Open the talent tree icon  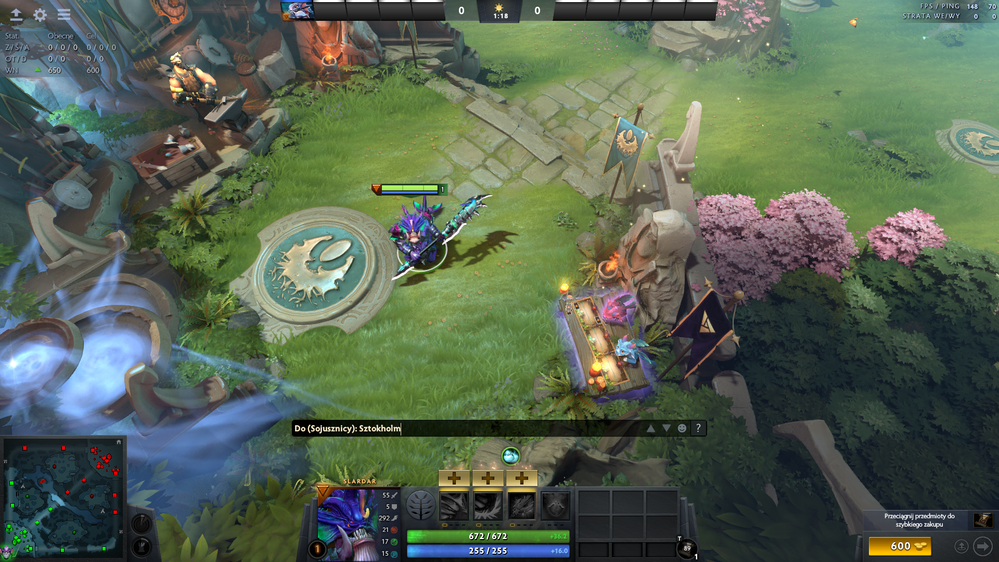coord(421,505)
